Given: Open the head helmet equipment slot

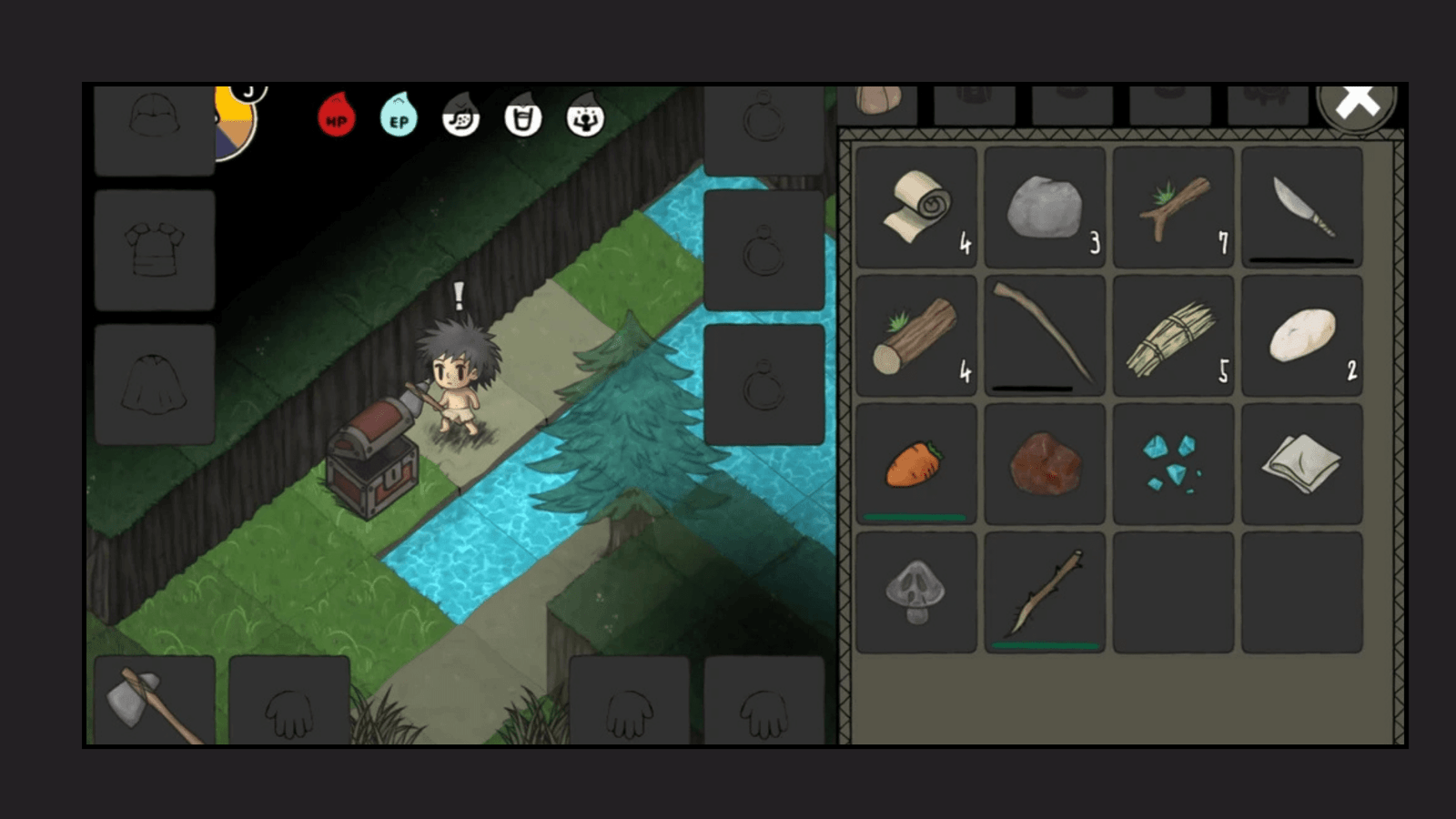Looking at the screenshot, I should coord(155,127).
